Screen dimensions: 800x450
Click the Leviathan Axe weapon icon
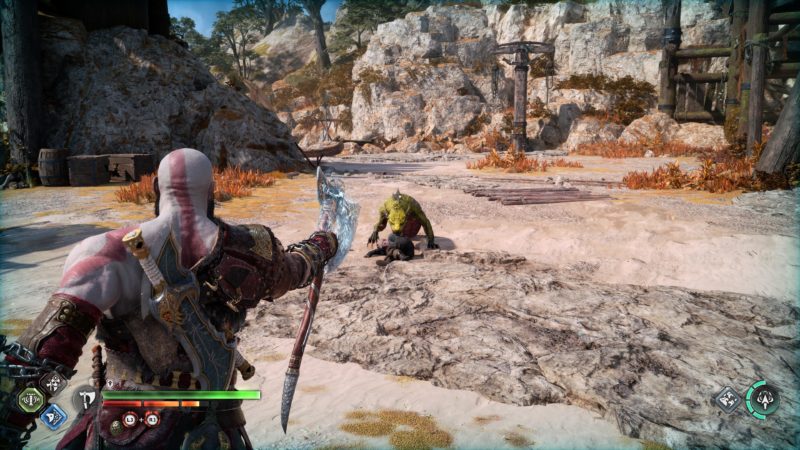pyautogui.click(x=86, y=399)
